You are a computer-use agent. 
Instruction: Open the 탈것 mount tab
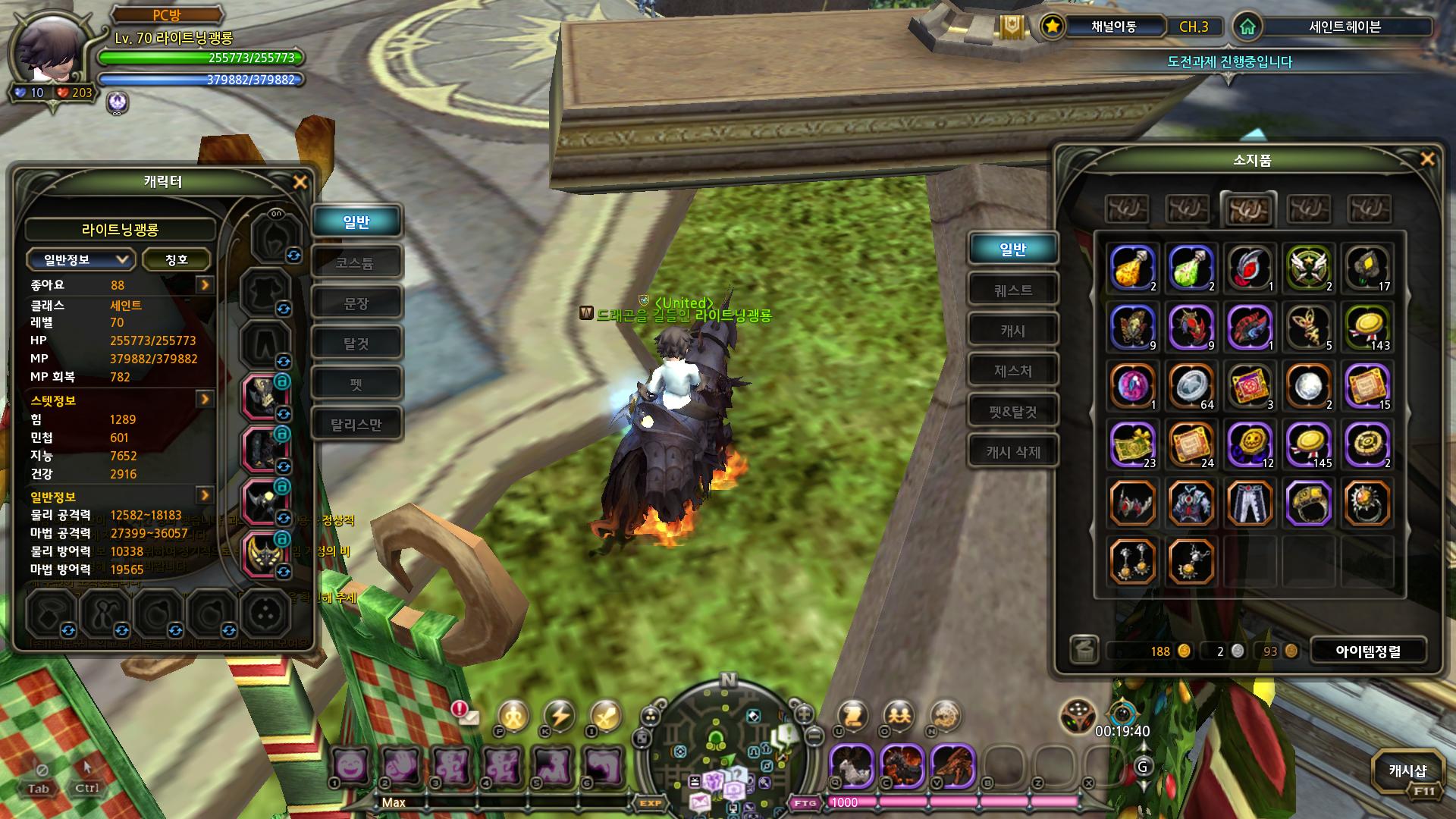coord(356,344)
